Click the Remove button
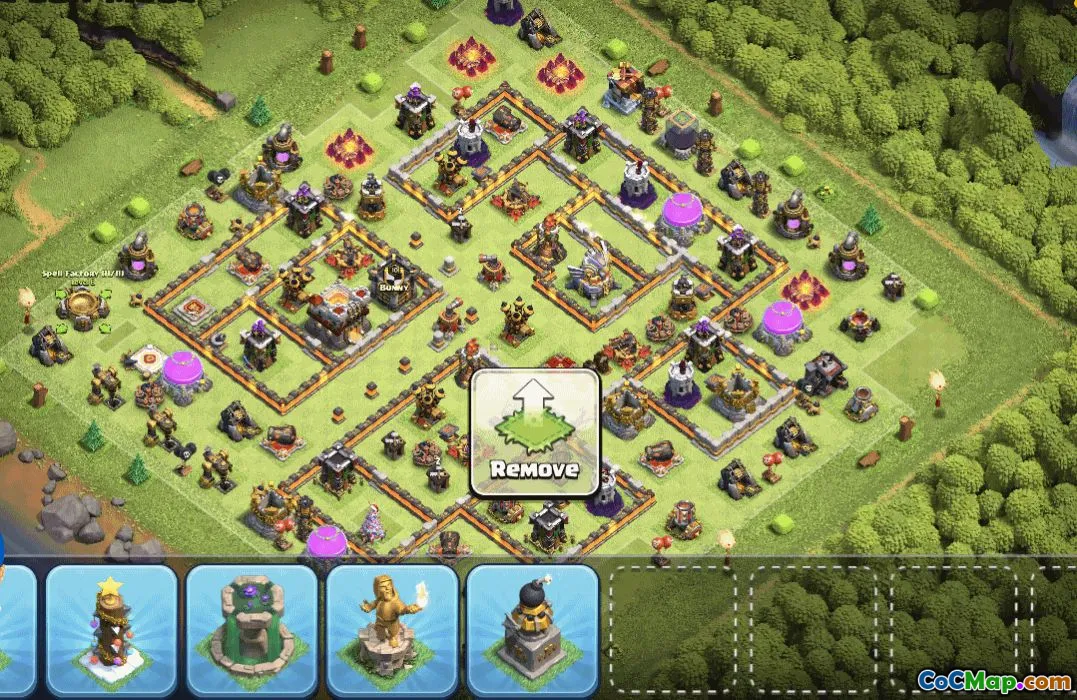This screenshot has width=1077, height=700. pos(534,433)
